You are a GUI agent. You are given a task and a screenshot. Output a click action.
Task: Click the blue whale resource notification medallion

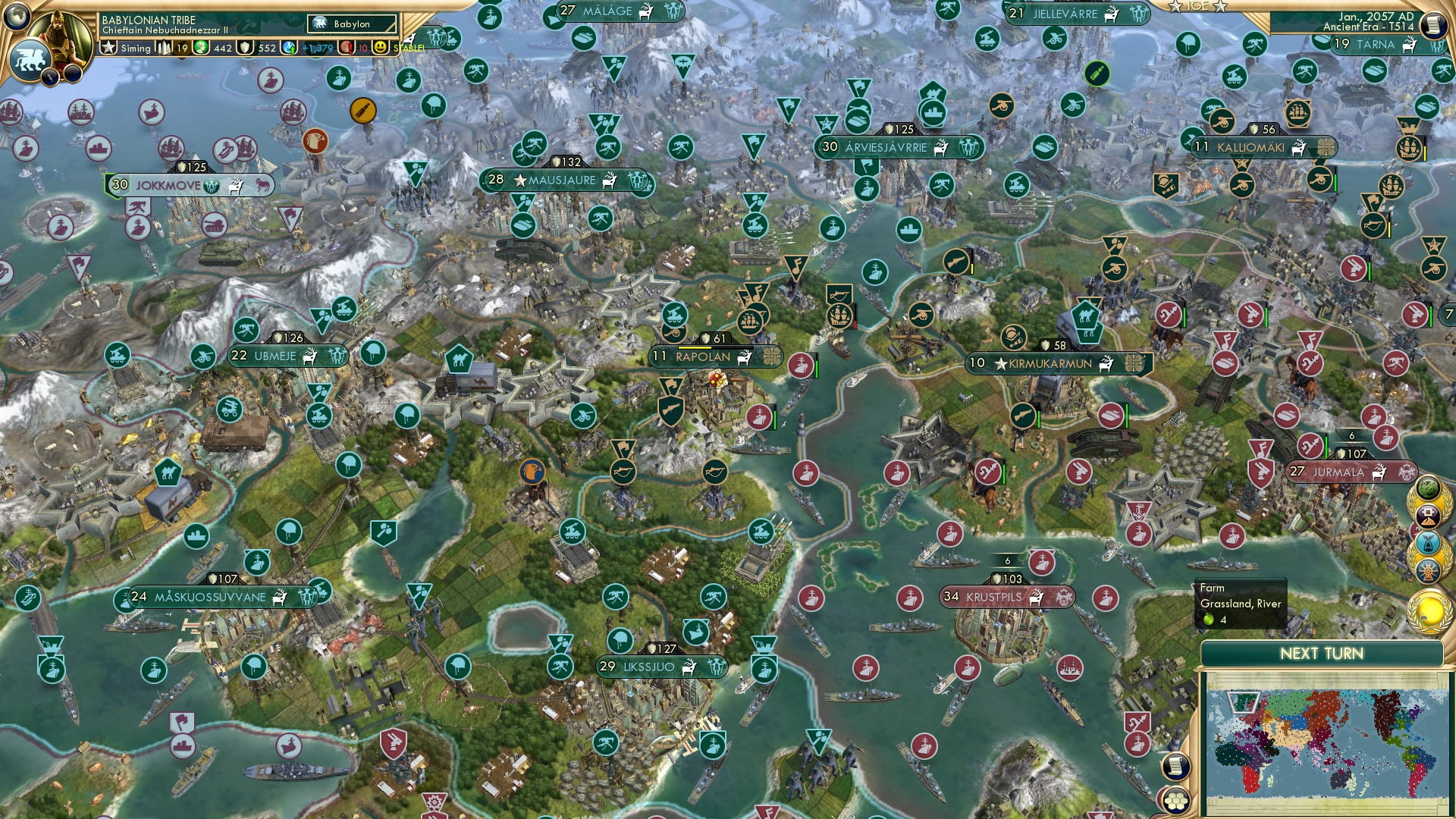tap(1428, 542)
